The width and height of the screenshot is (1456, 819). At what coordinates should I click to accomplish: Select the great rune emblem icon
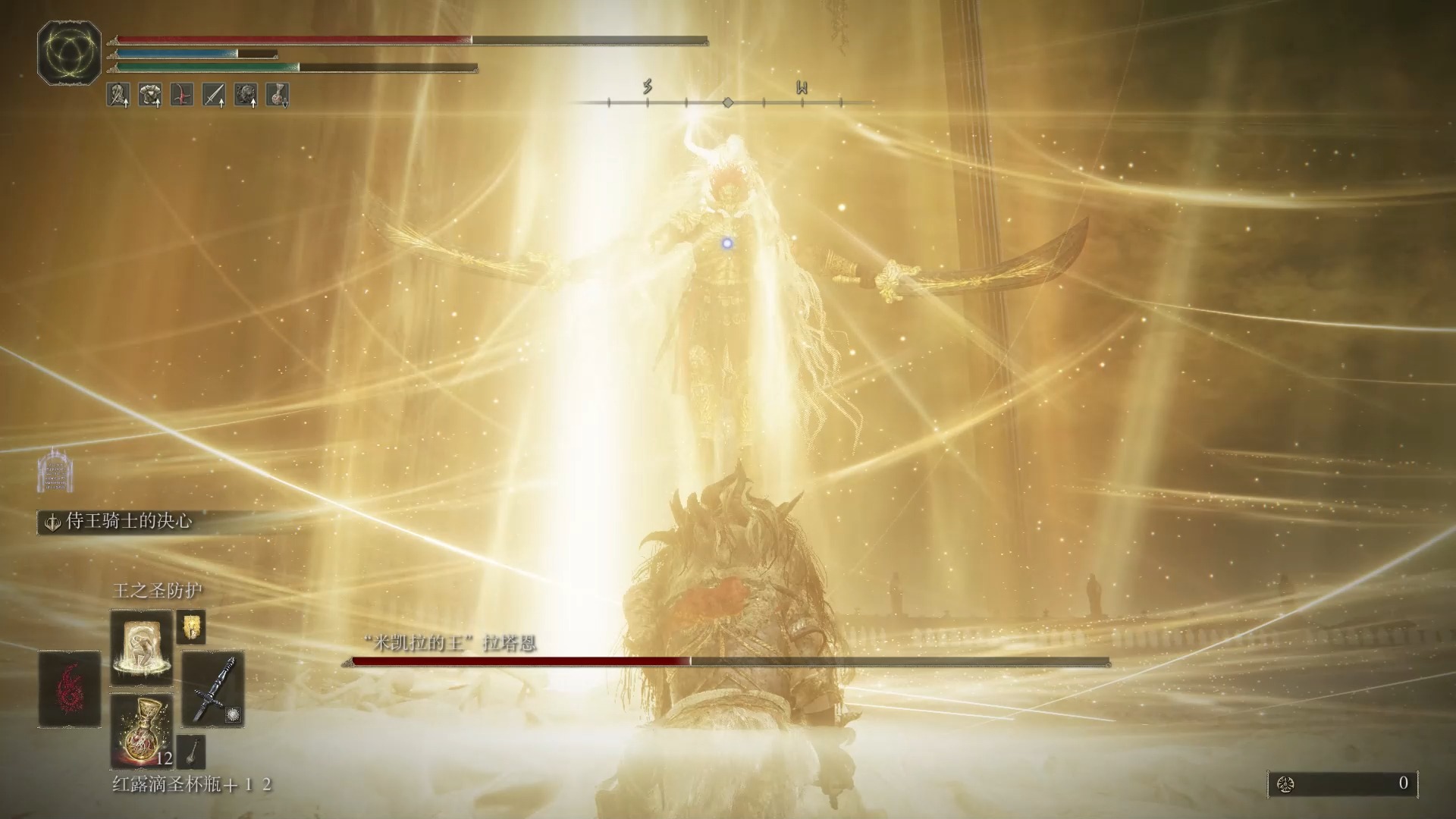click(69, 52)
